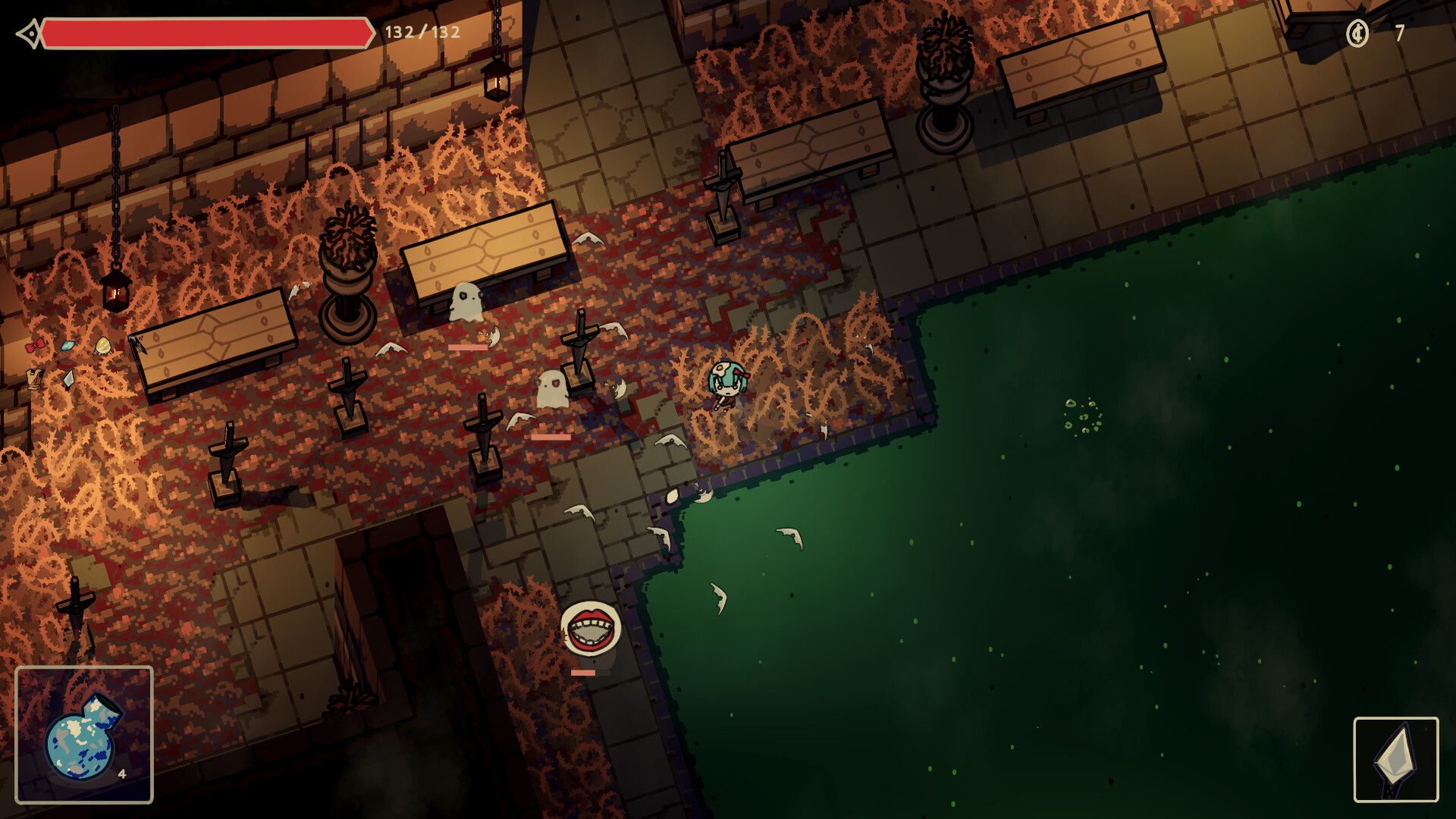The height and width of the screenshot is (819, 1456).
Task: Collect the blue potion dropped on thorns
Action: 69,346
